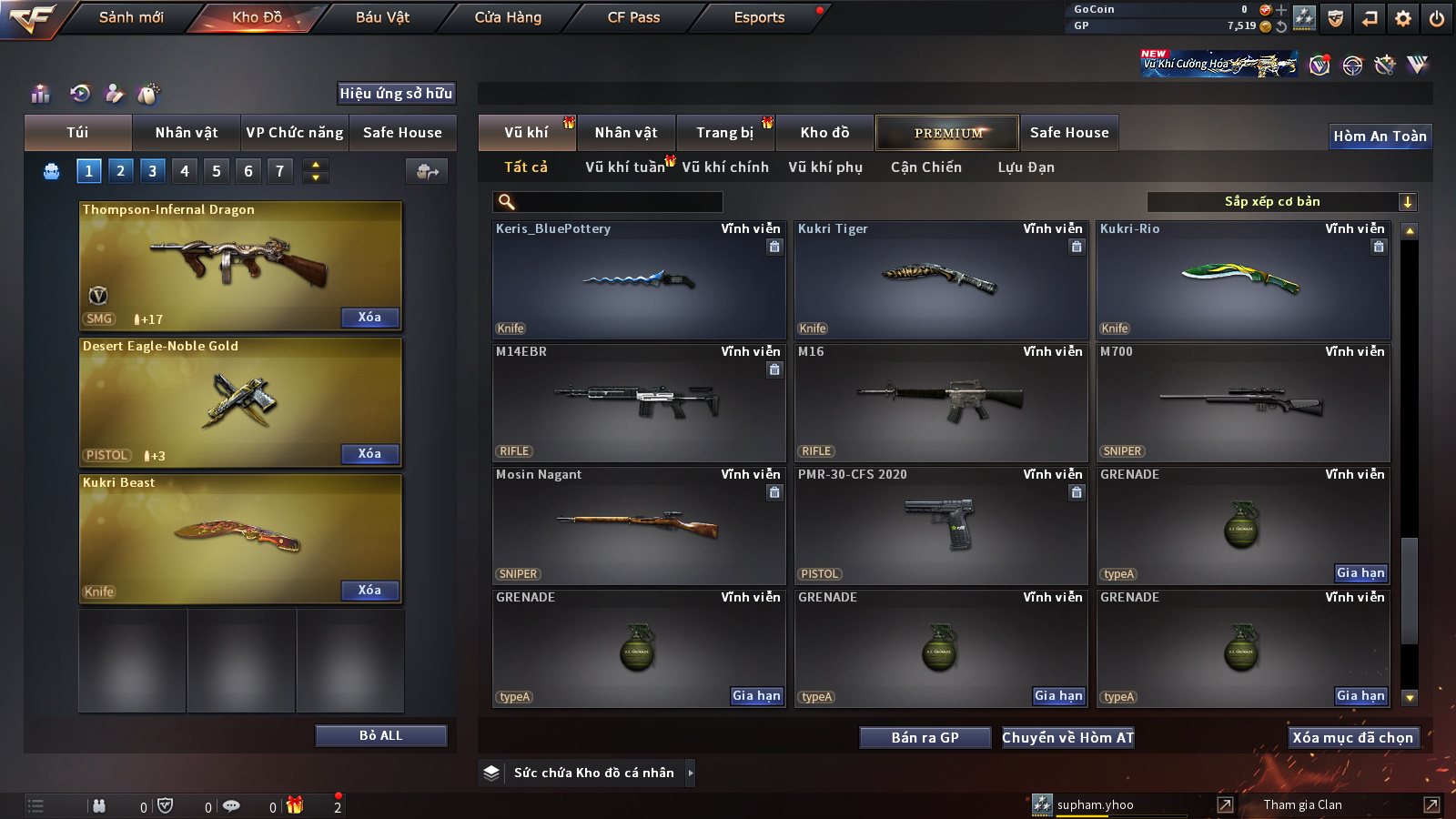The height and width of the screenshot is (819, 1456).
Task: Remove the Thompson-Infernal Dragon with Xóa
Action: tap(369, 318)
